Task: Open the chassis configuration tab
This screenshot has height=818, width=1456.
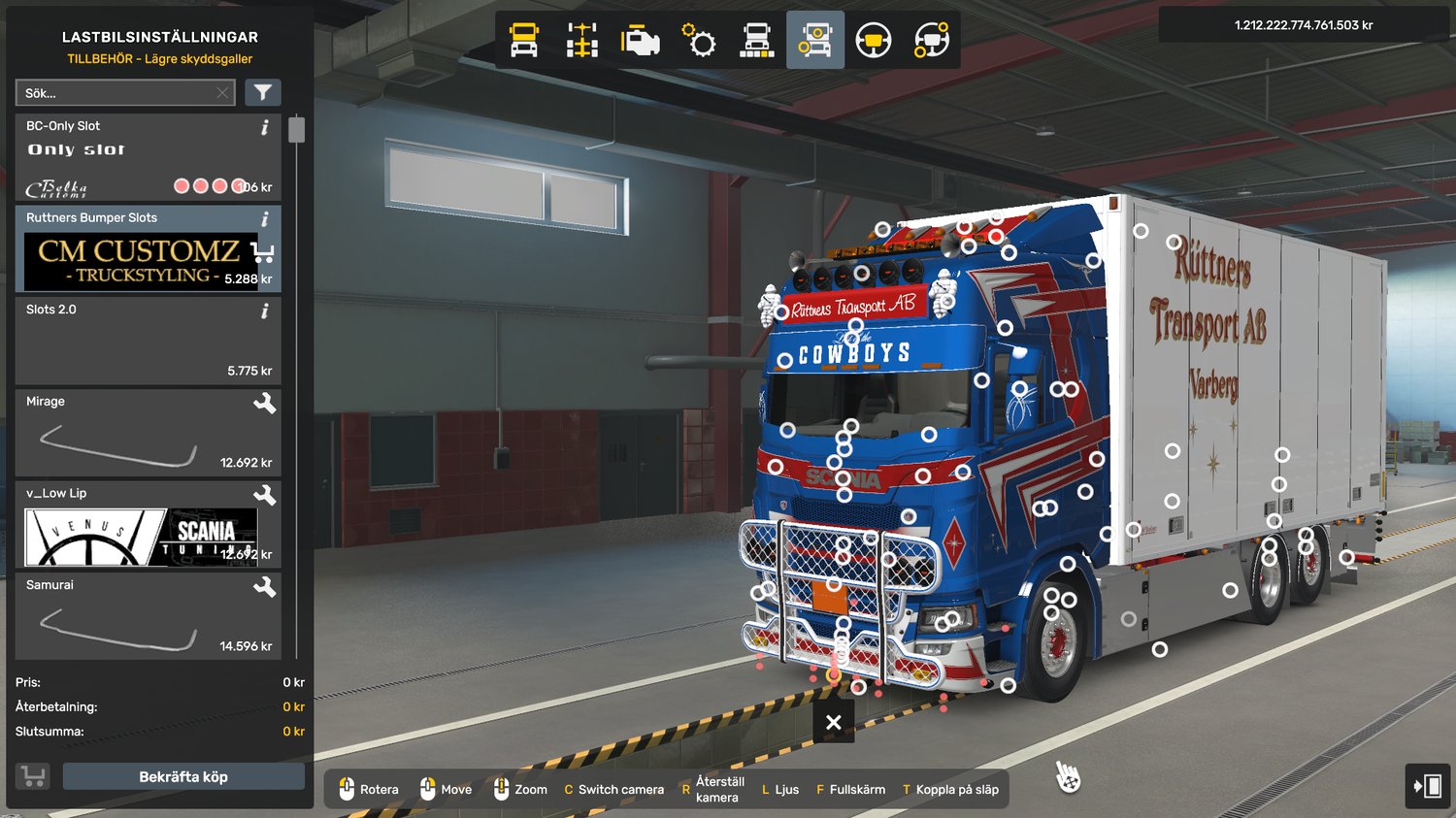Action: point(582,41)
